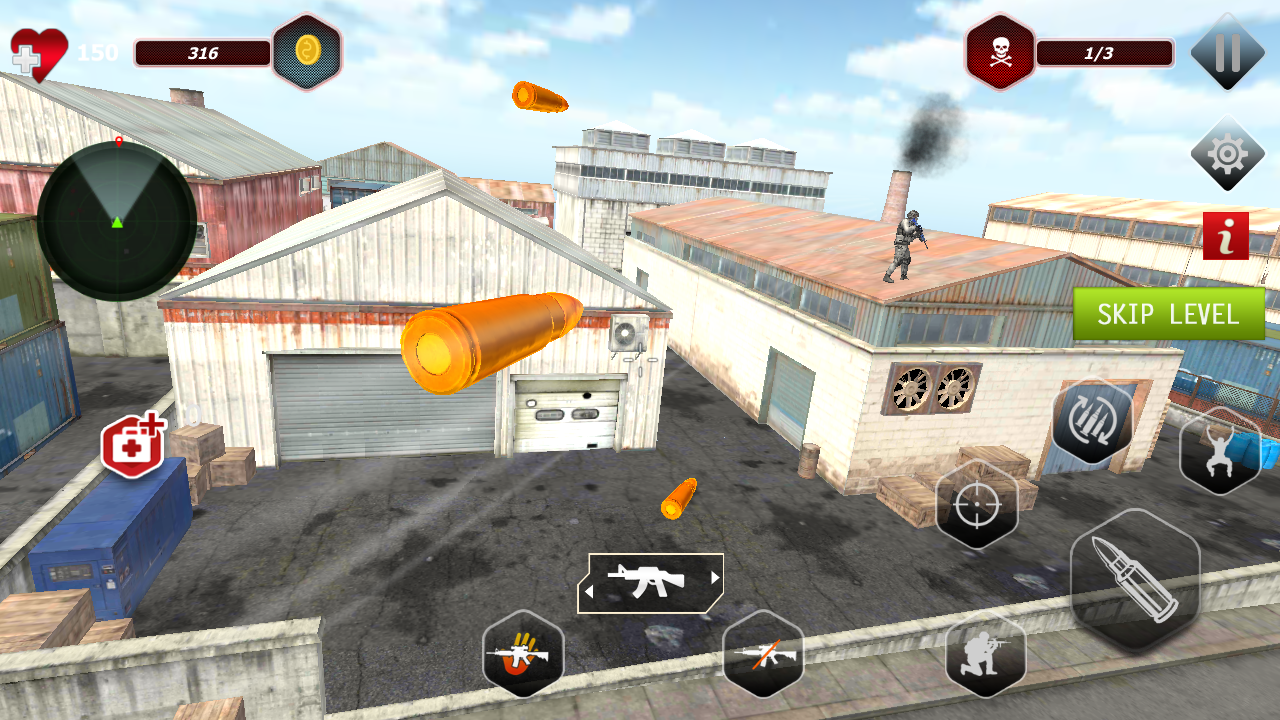The image size is (1280, 720).
Task: Activate the jump figure button
Action: 1219,452
